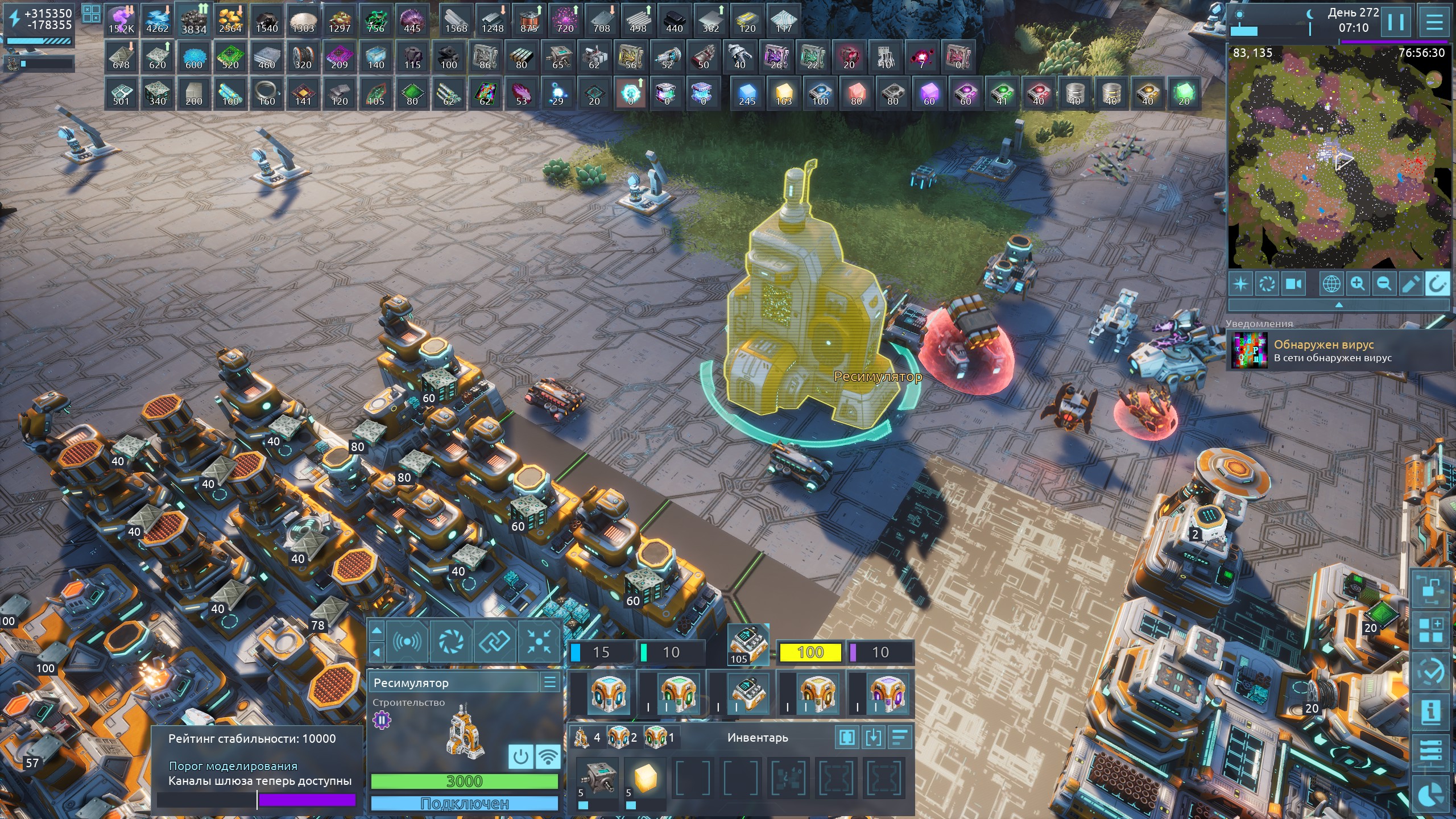Pause the game with the pause button

point(1396,23)
